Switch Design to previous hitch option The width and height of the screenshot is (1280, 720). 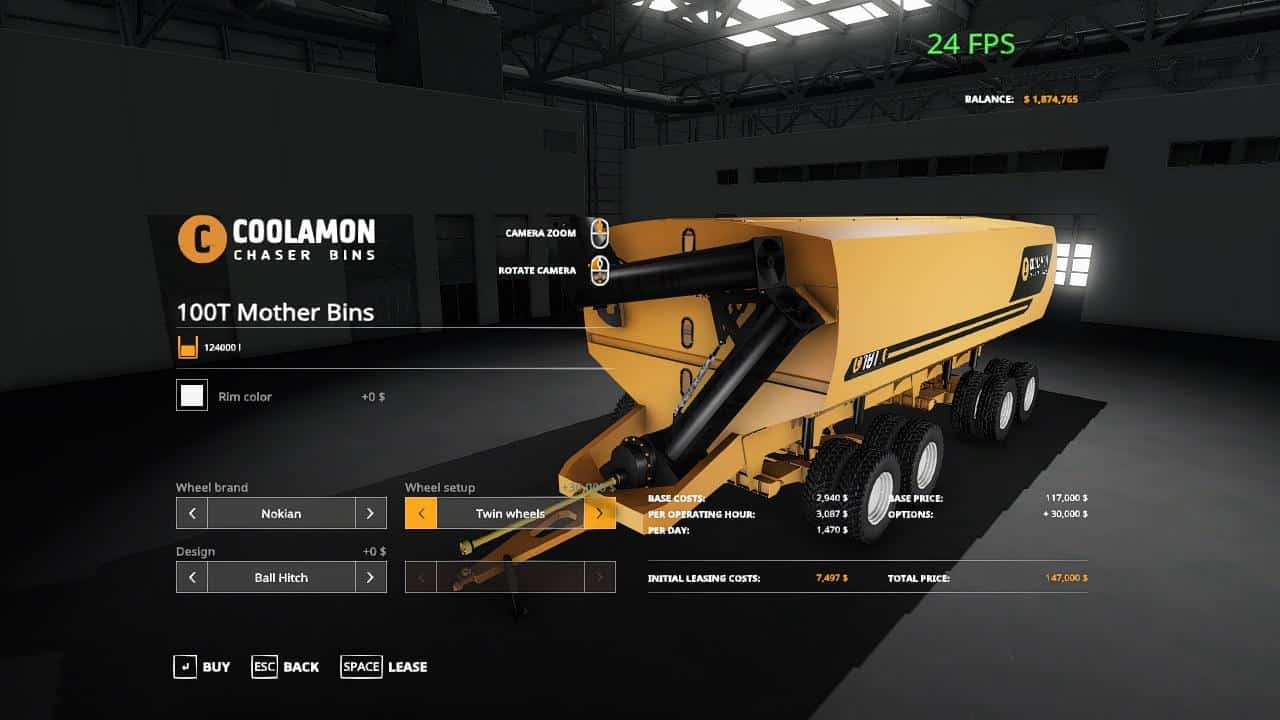[192, 578]
